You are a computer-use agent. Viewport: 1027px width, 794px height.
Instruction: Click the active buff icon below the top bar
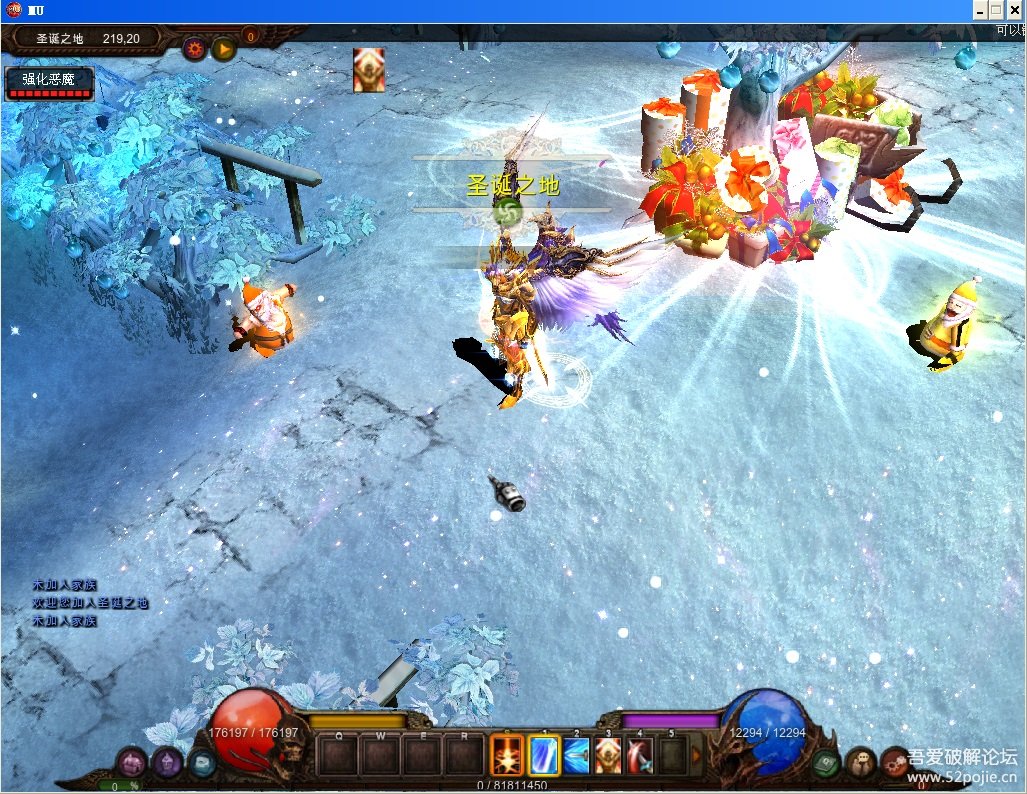coord(368,70)
